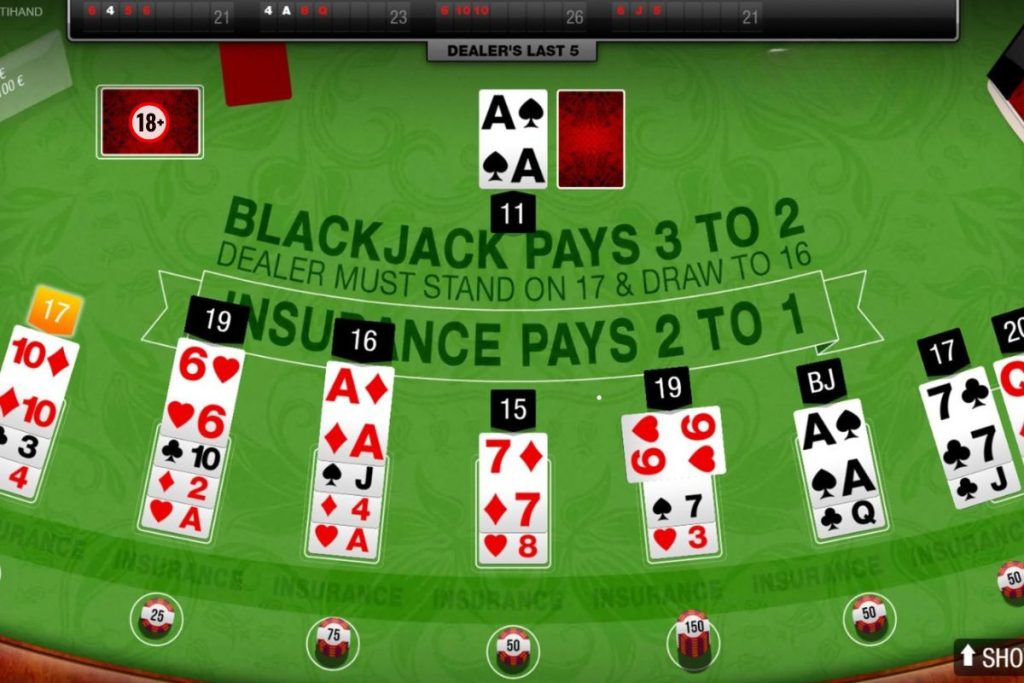
Task: Select the hand with the orange 17 badge
Action: pos(35,410)
